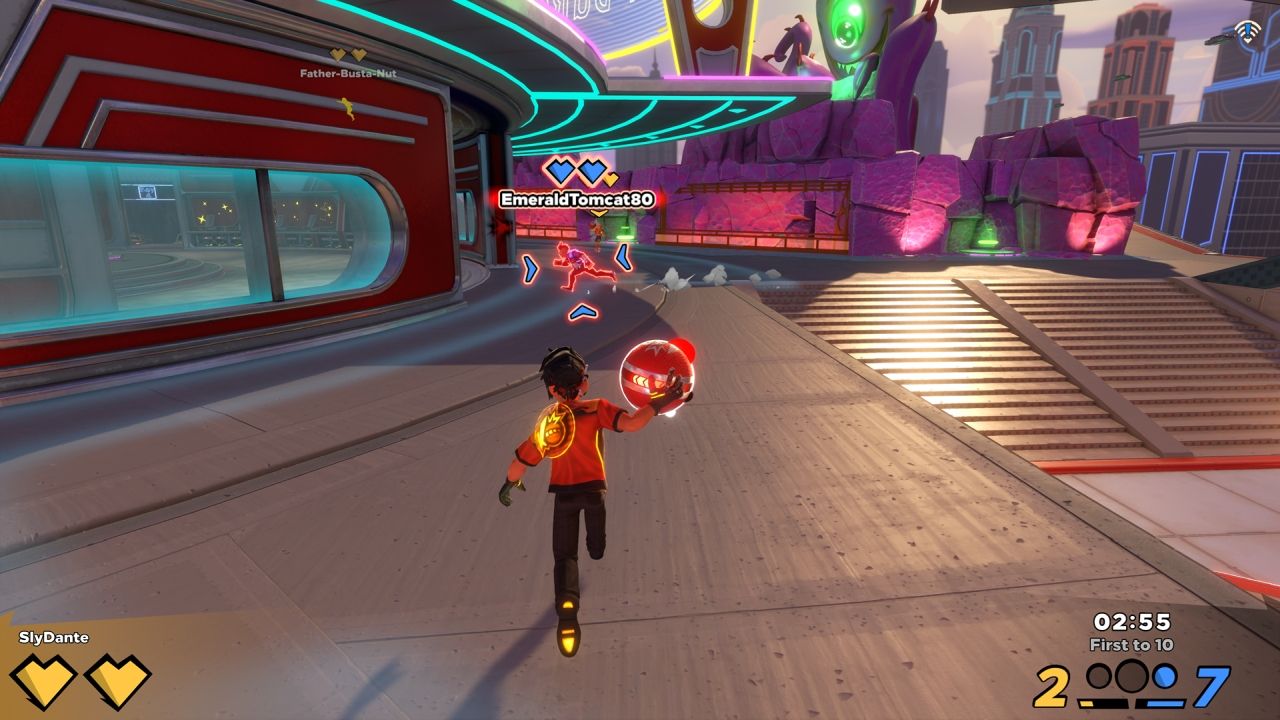Image resolution: width=1280 pixels, height=720 pixels.
Task: Click the middle large score circle
Action: tap(1131, 676)
